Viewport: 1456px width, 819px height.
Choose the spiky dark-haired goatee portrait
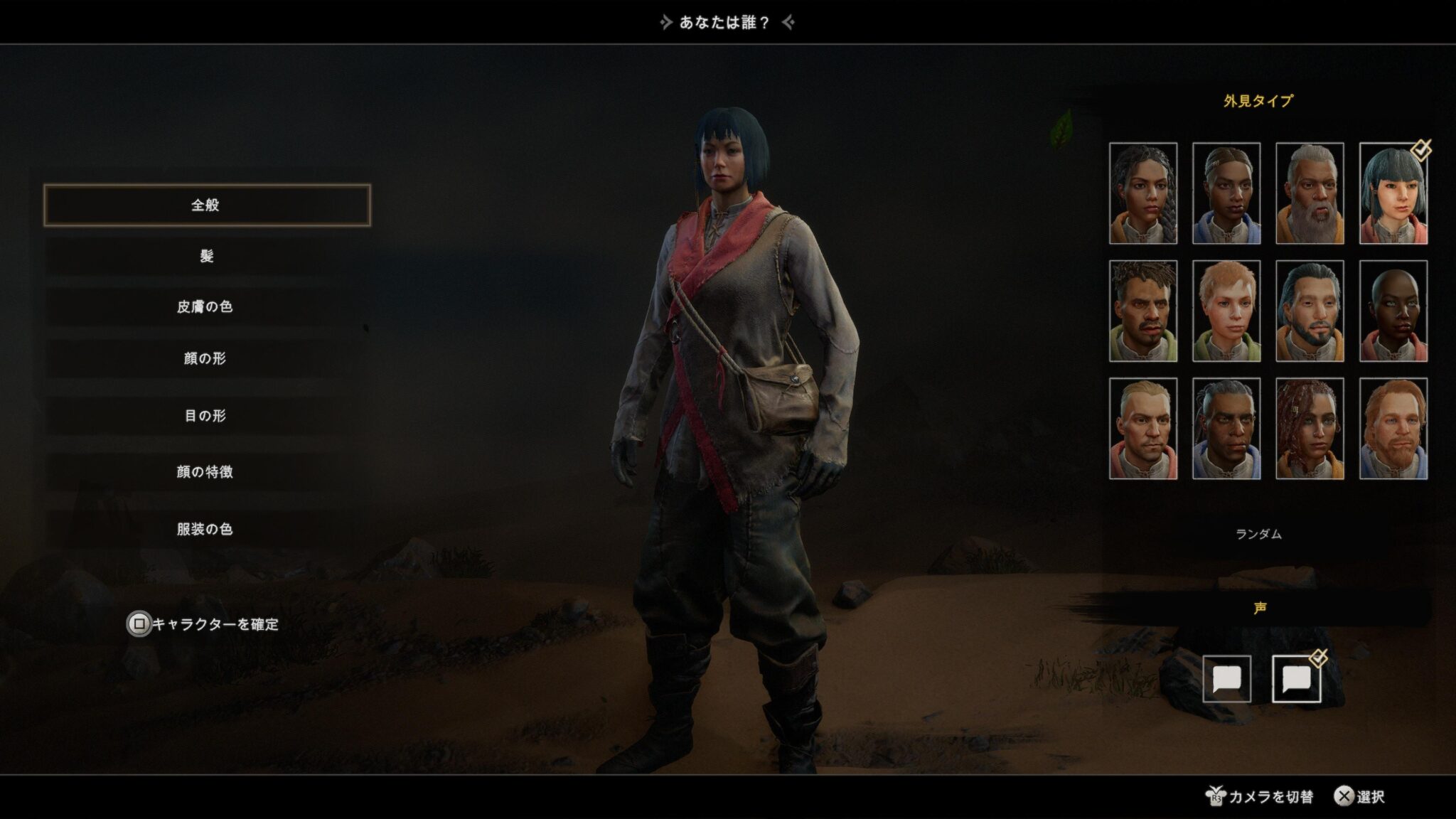(1143, 311)
